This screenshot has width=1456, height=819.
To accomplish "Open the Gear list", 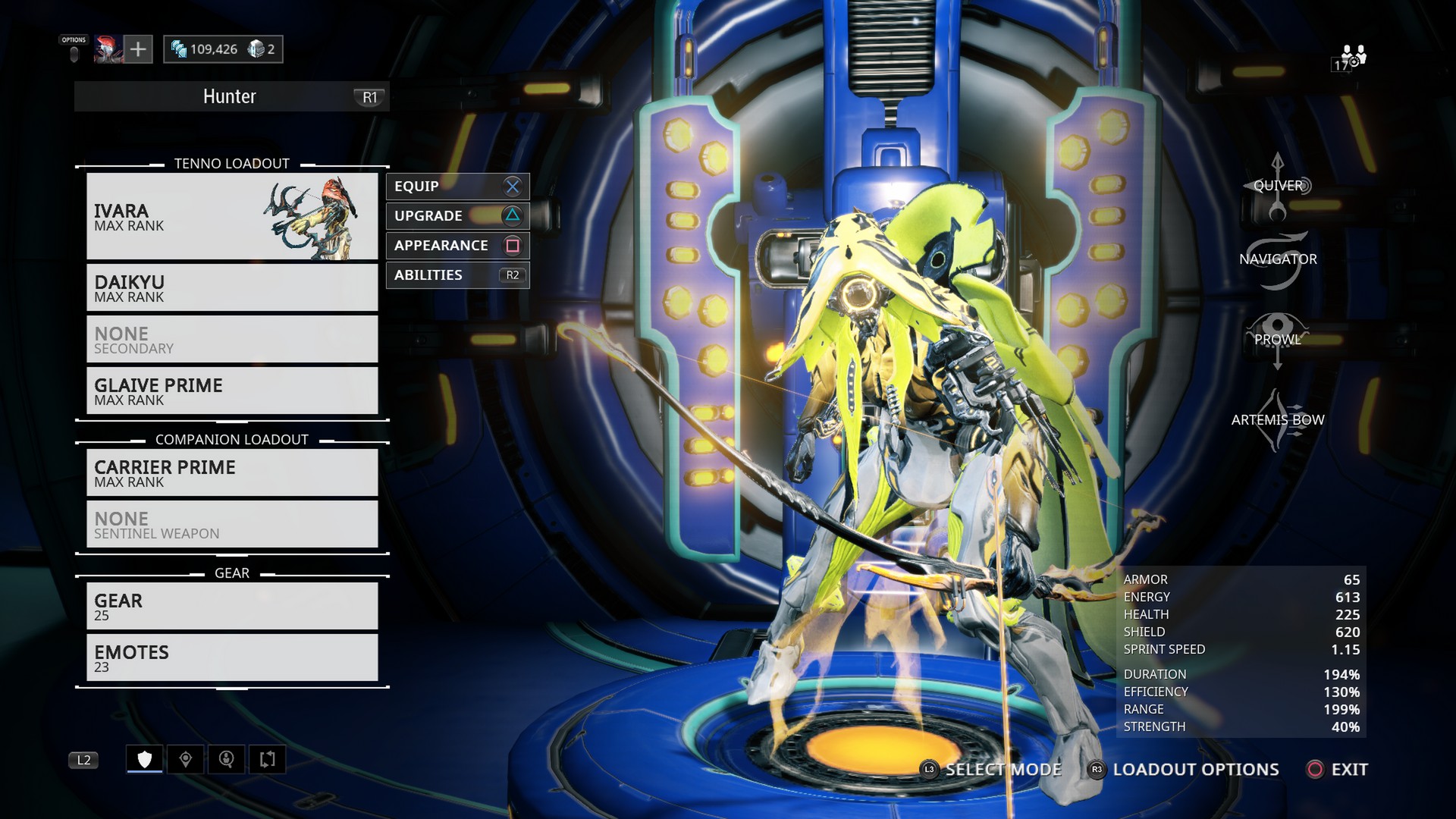I will coord(232,606).
